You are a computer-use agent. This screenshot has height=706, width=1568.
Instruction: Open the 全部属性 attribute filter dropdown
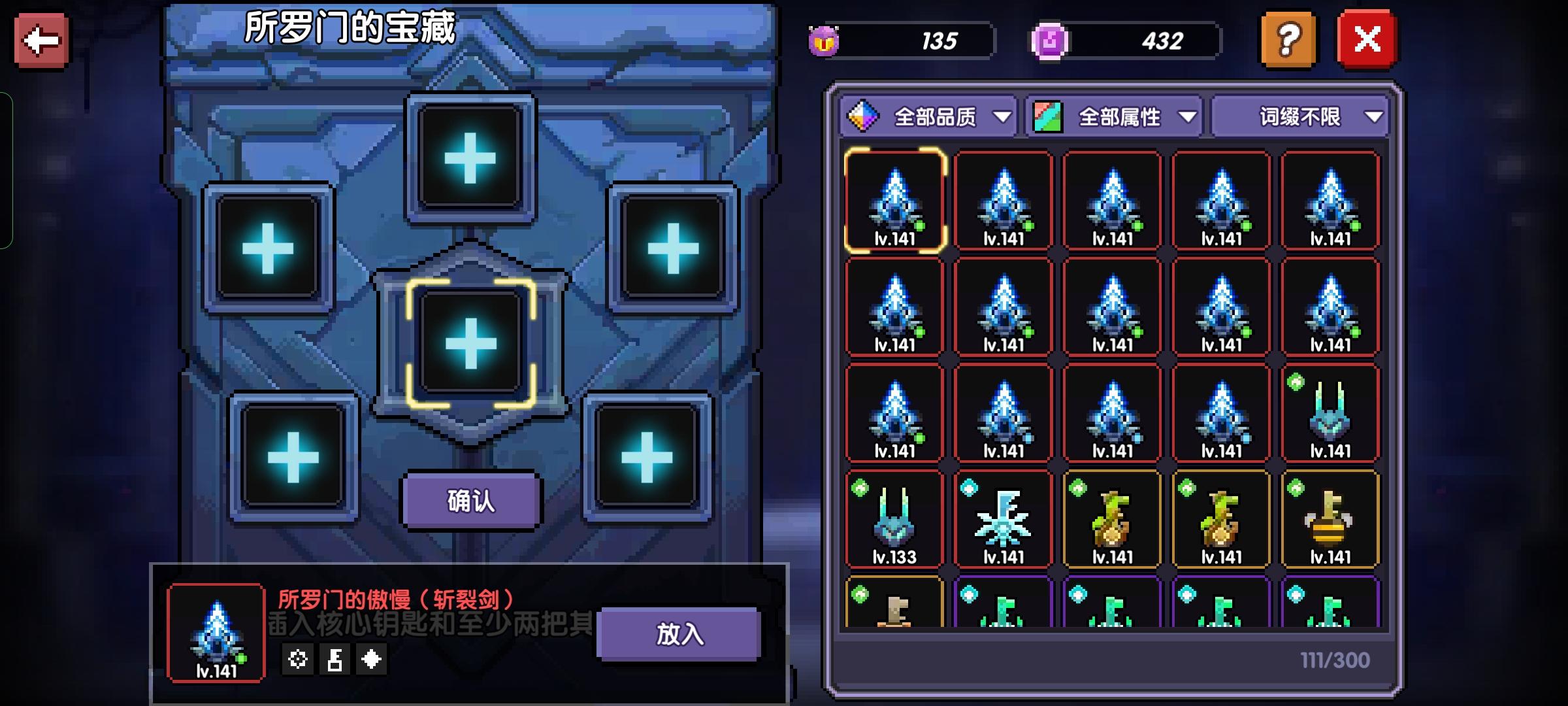(1120, 116)
